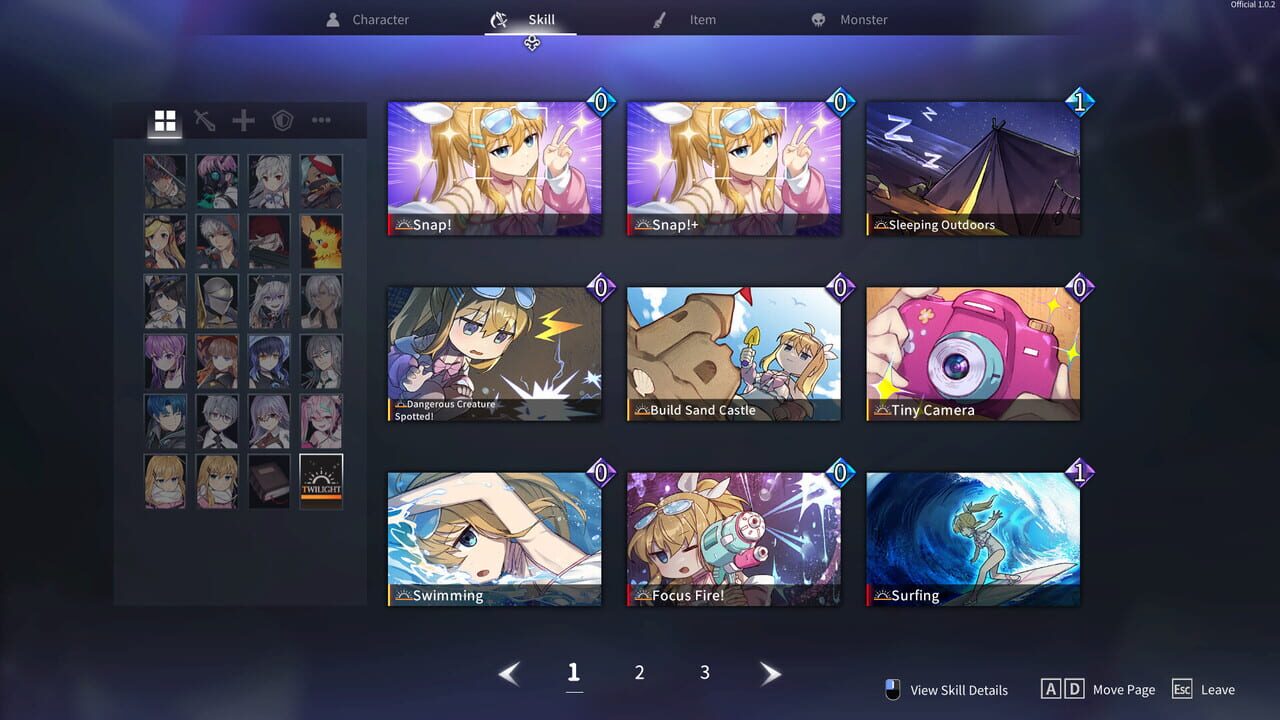Filter skills by the sword attack icon
This screenshot has height=720, width=1280.
[203, 121]
